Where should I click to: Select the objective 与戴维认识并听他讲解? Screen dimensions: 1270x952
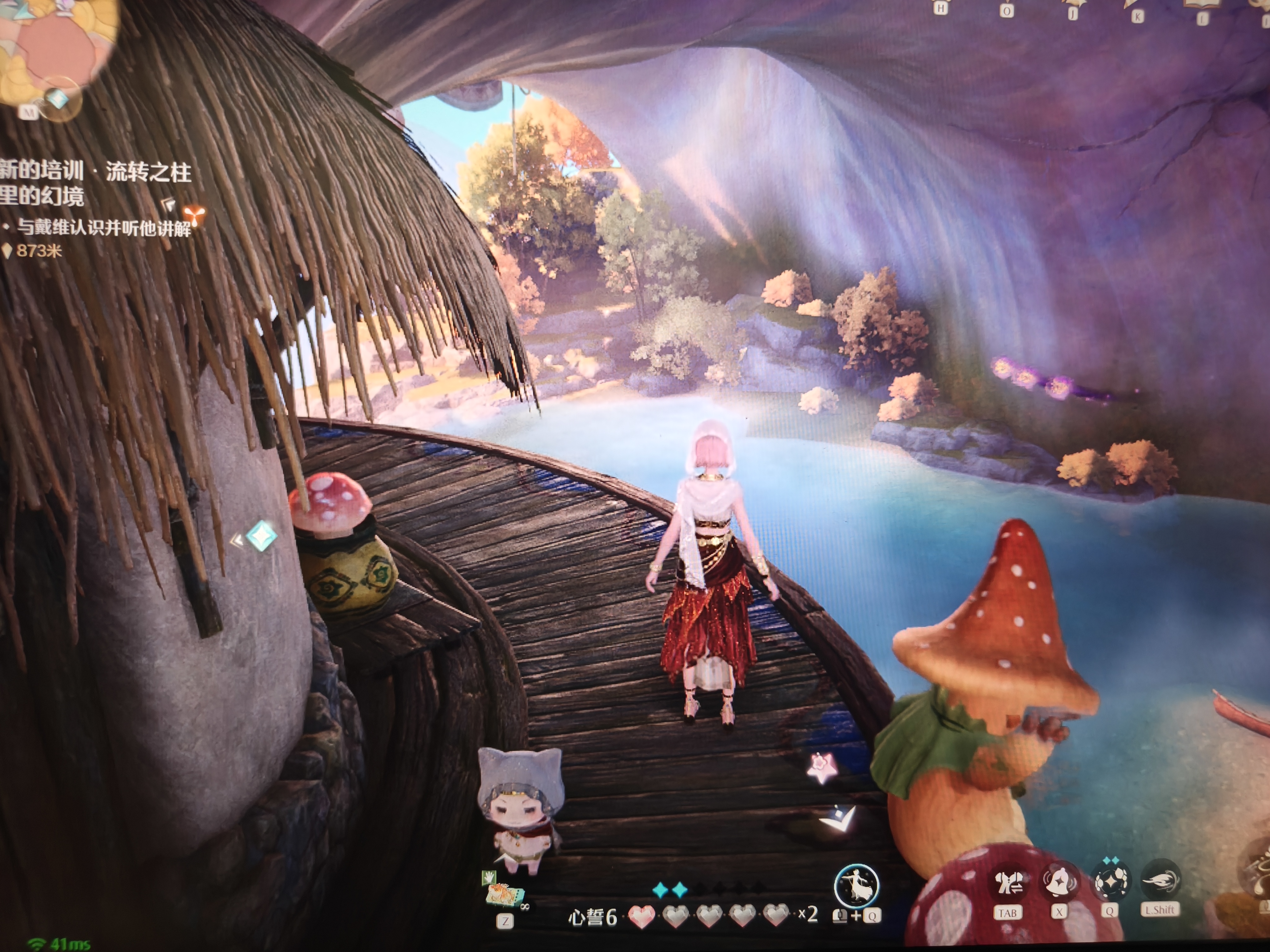pyautogui.click(x=103, y=228)
